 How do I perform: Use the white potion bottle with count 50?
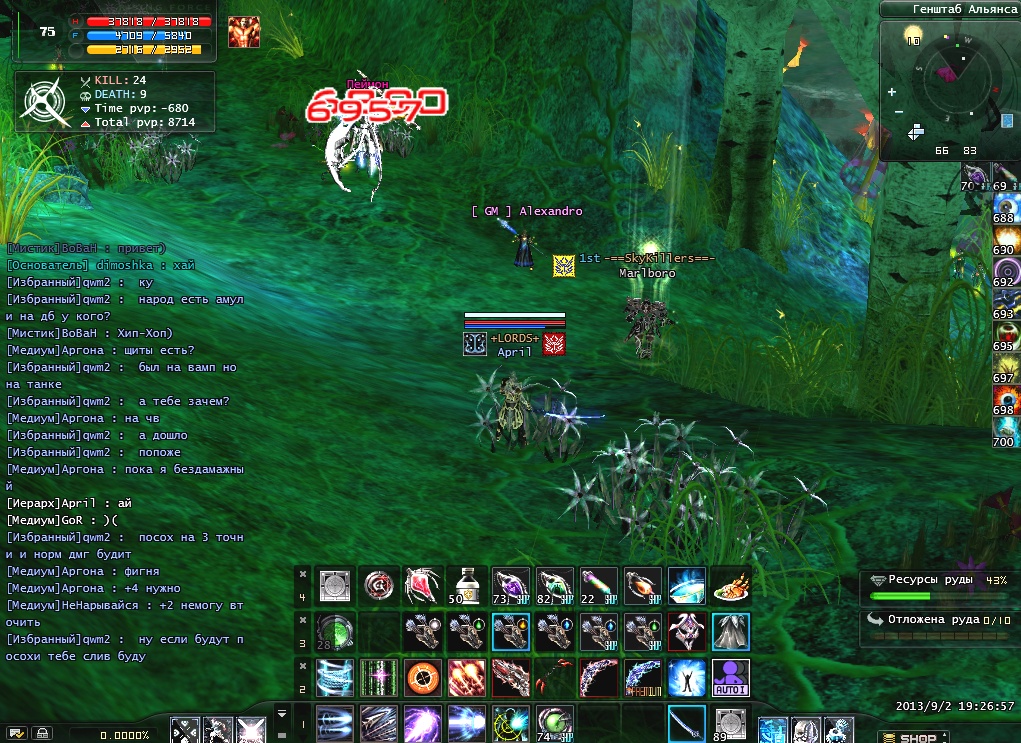466,585
